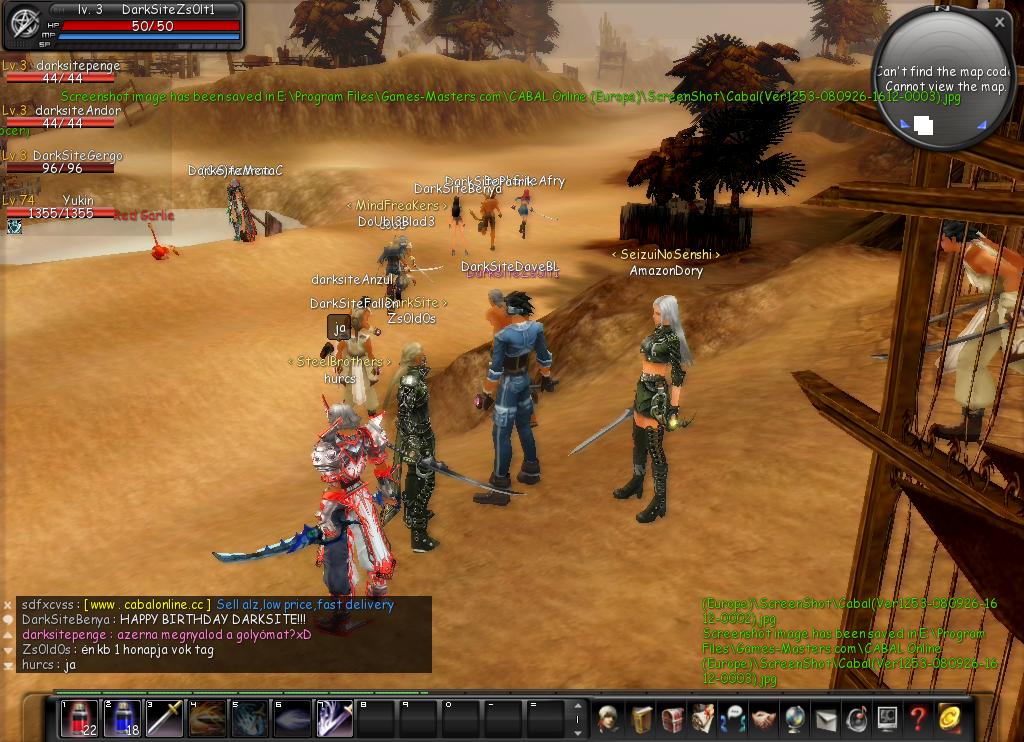Open the treasure chest inventory icon
1024x742 pixels.
click(672, 718)
